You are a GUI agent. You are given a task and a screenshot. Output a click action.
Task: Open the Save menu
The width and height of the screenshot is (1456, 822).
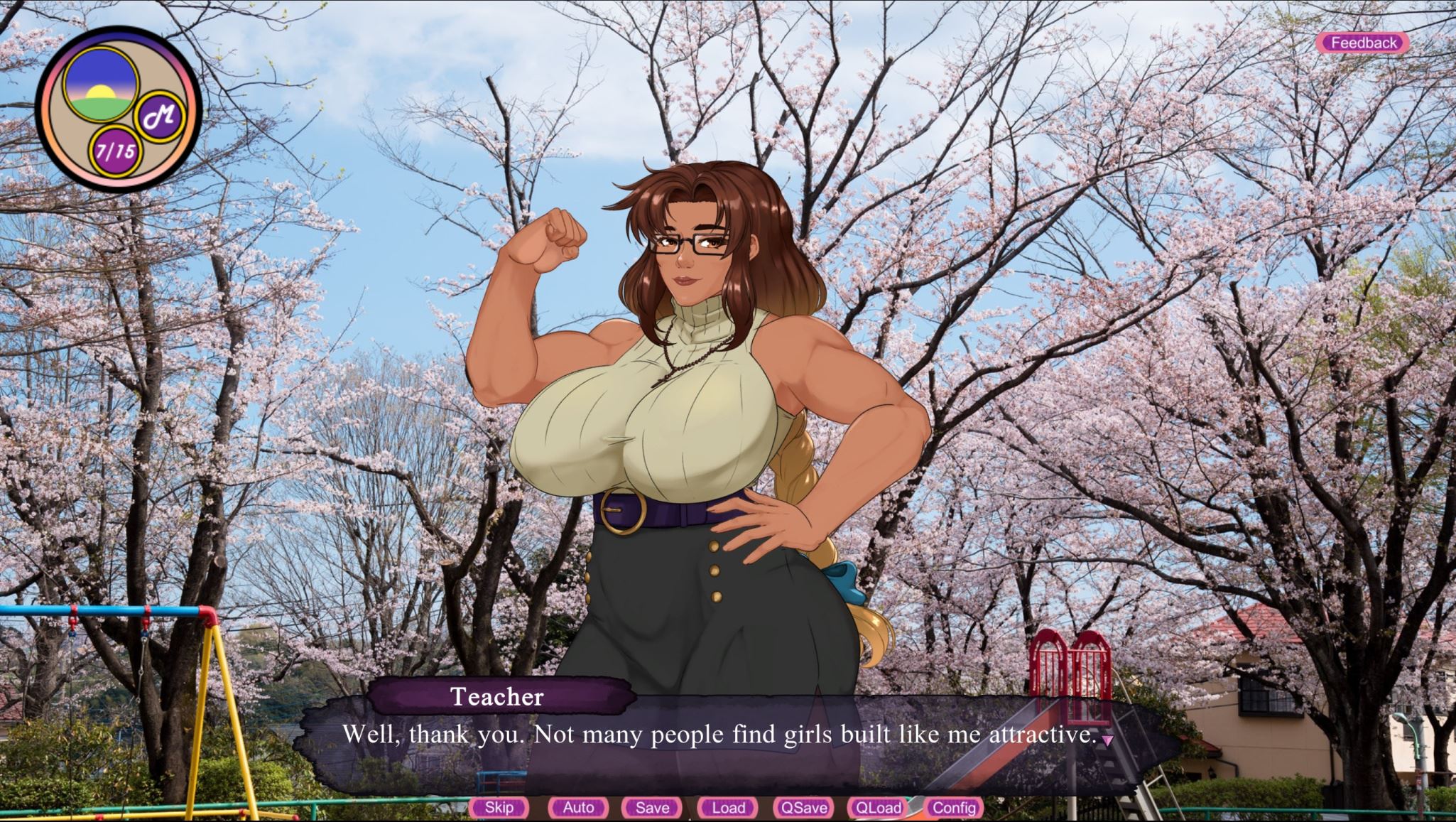[x=652, y=807]
